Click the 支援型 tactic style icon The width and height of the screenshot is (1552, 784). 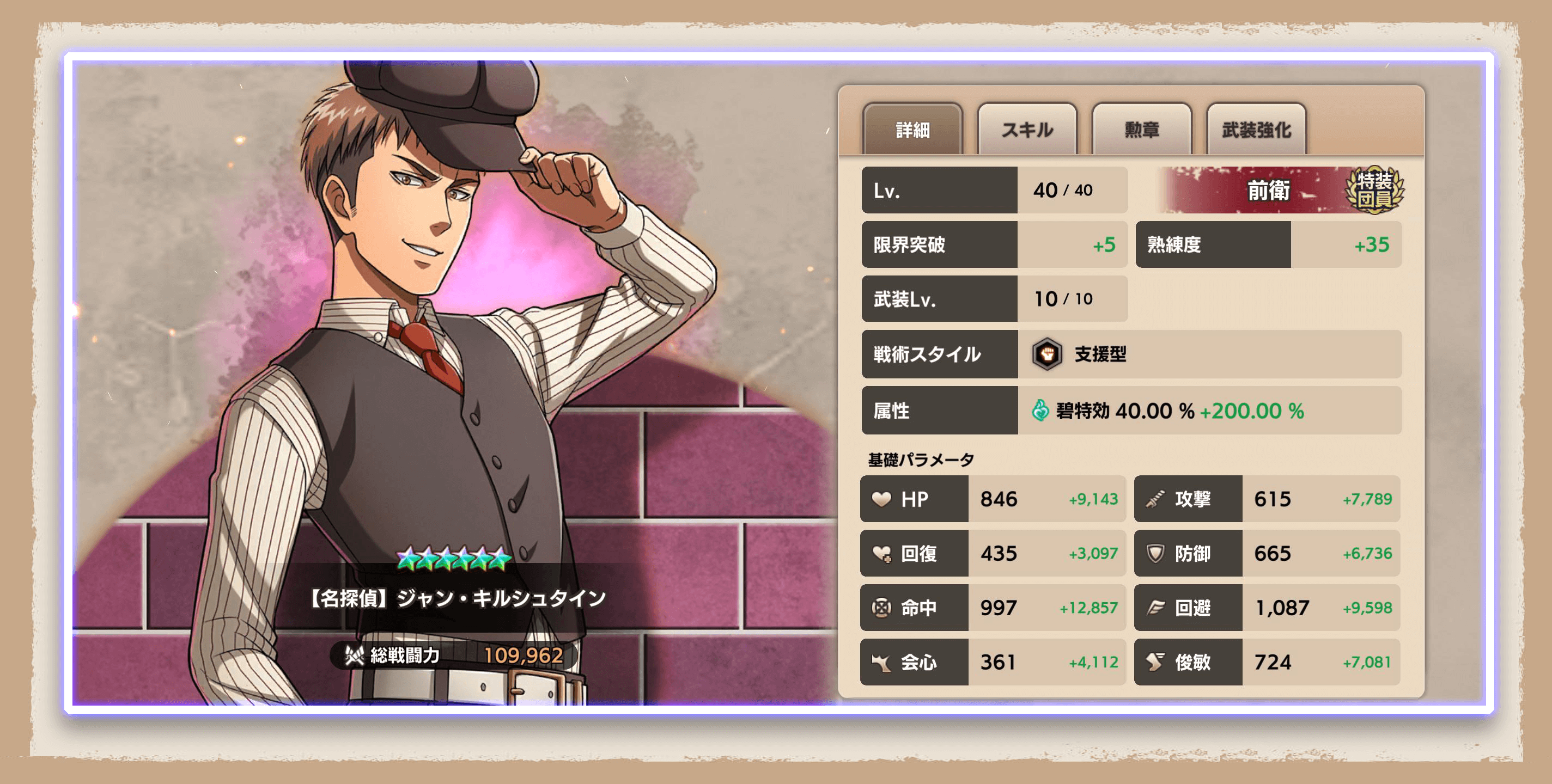(x=1047, y=354)
